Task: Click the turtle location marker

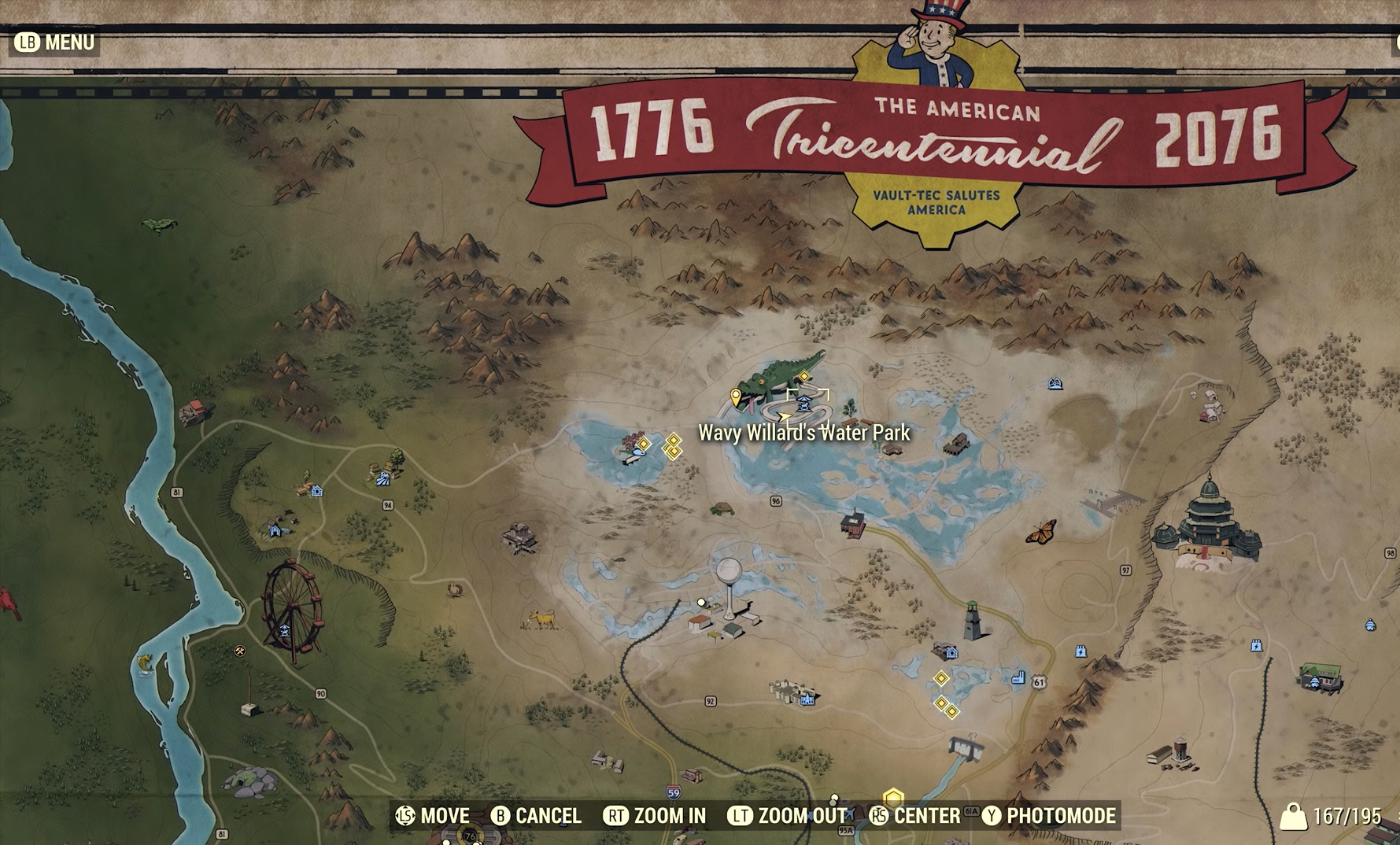Action: (722, 508)
